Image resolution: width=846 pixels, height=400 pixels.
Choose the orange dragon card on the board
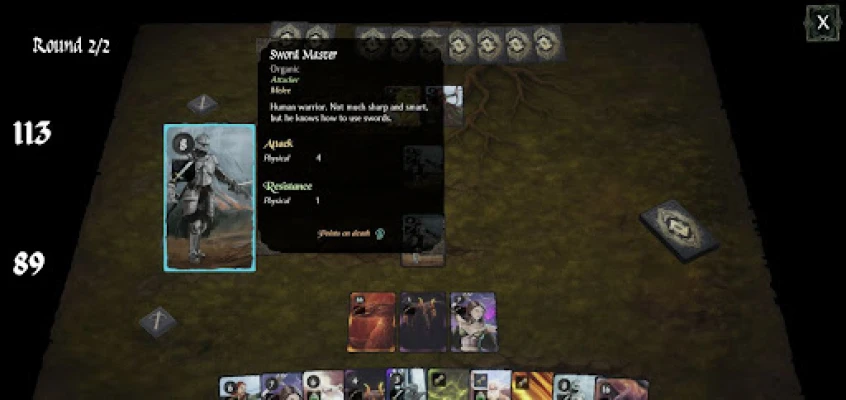pos(371,322)
